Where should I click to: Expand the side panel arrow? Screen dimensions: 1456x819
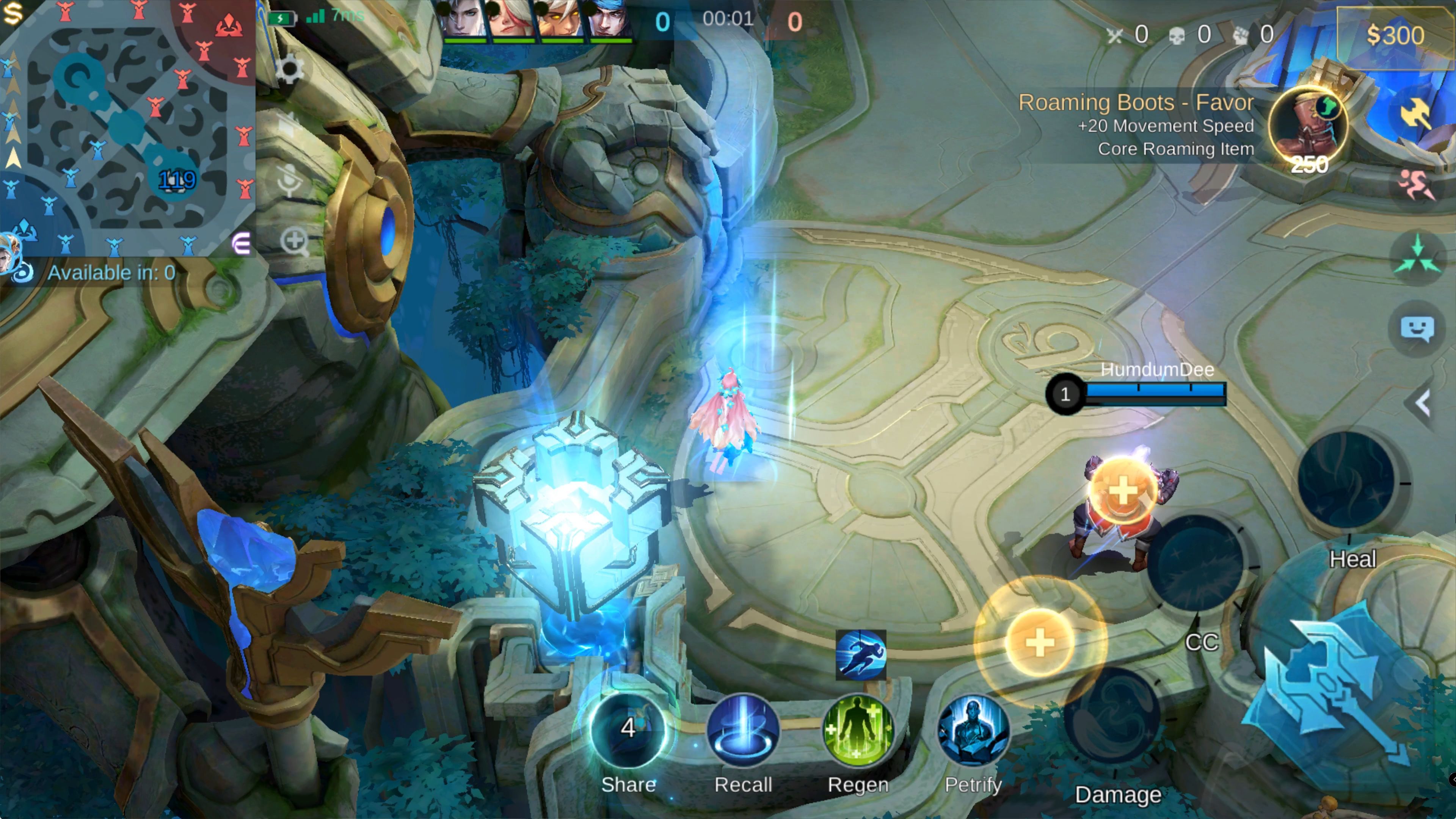(x=1423, y=403)
